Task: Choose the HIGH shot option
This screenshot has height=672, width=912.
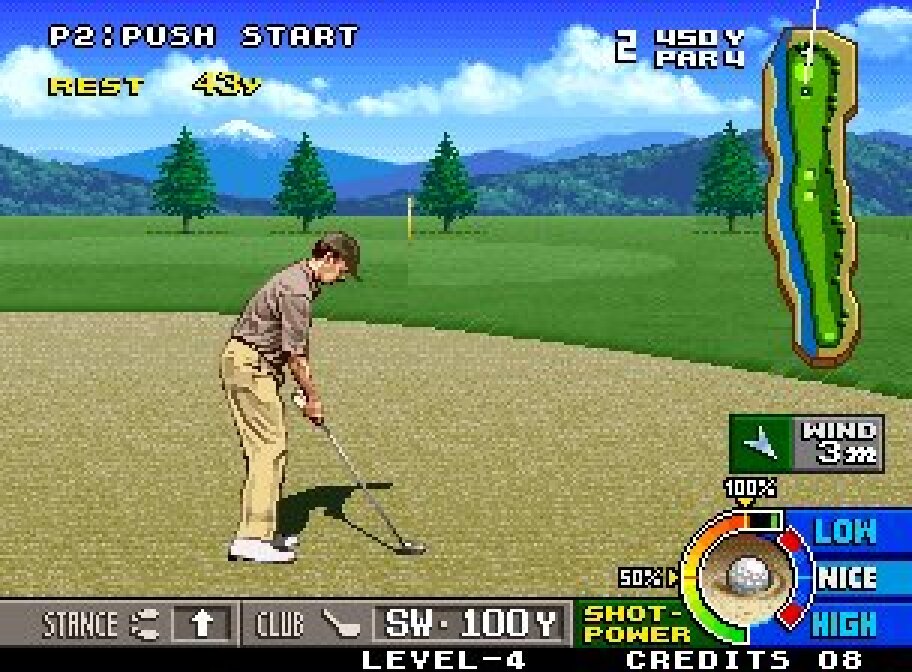Action: tap(846, 624)
